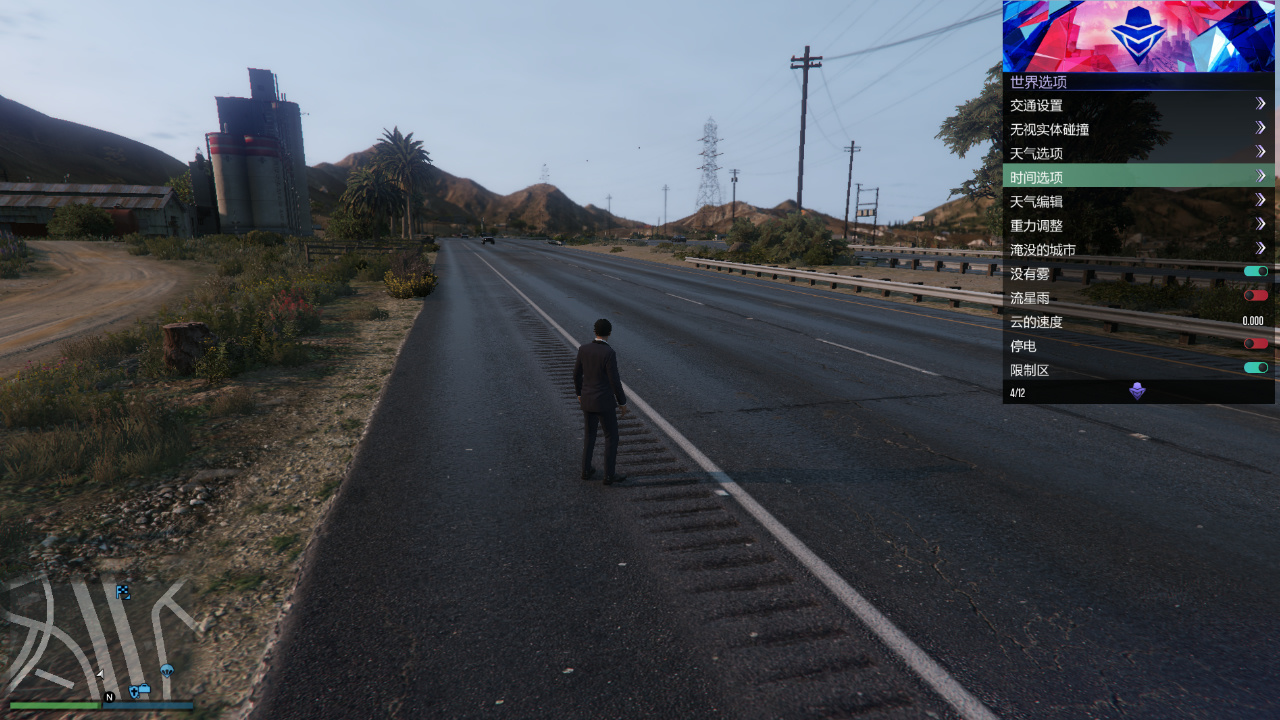Open 天气选项 weather options
1280x720 pixels.
coord(1138,153)
